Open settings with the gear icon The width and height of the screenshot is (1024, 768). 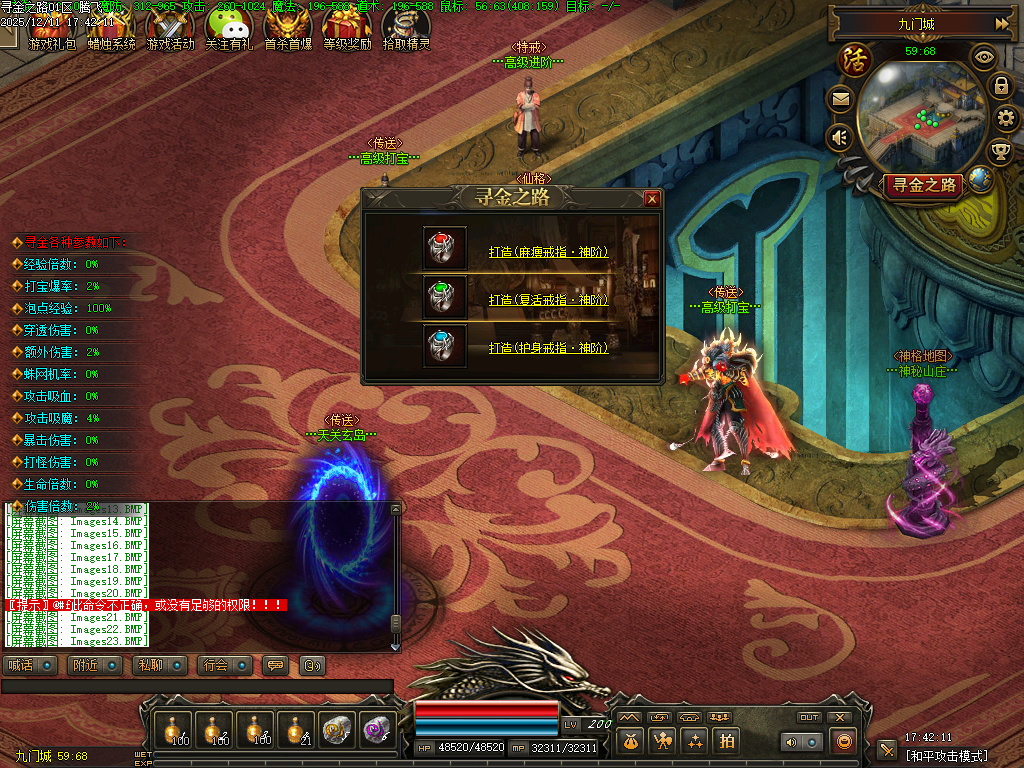(1007, 119)
